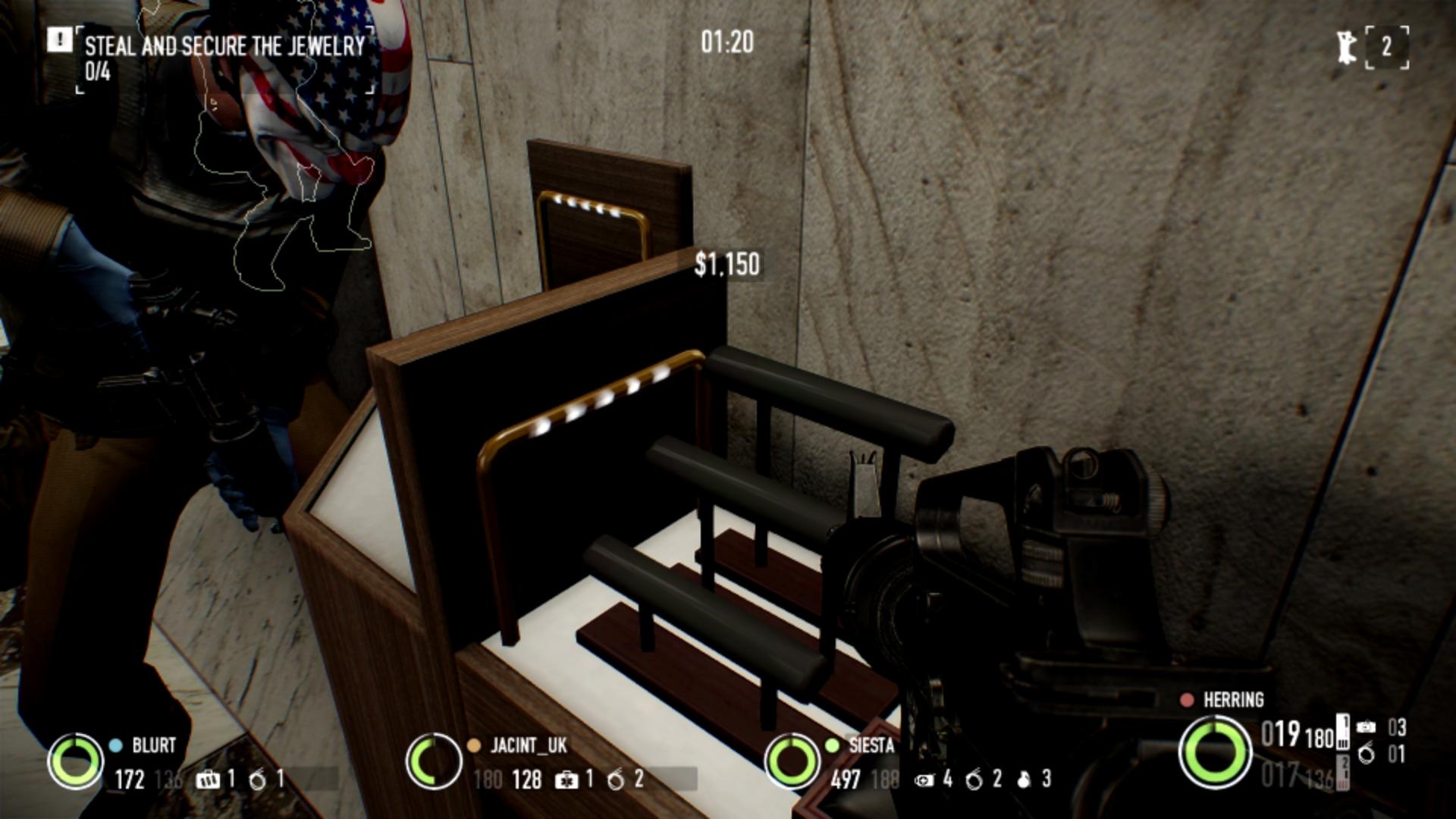Image resolution: width=1456 pixels, height=819 pixels.
Task: Click HERRING's deployable bag icon
Action: click(x=1366, y=727)
